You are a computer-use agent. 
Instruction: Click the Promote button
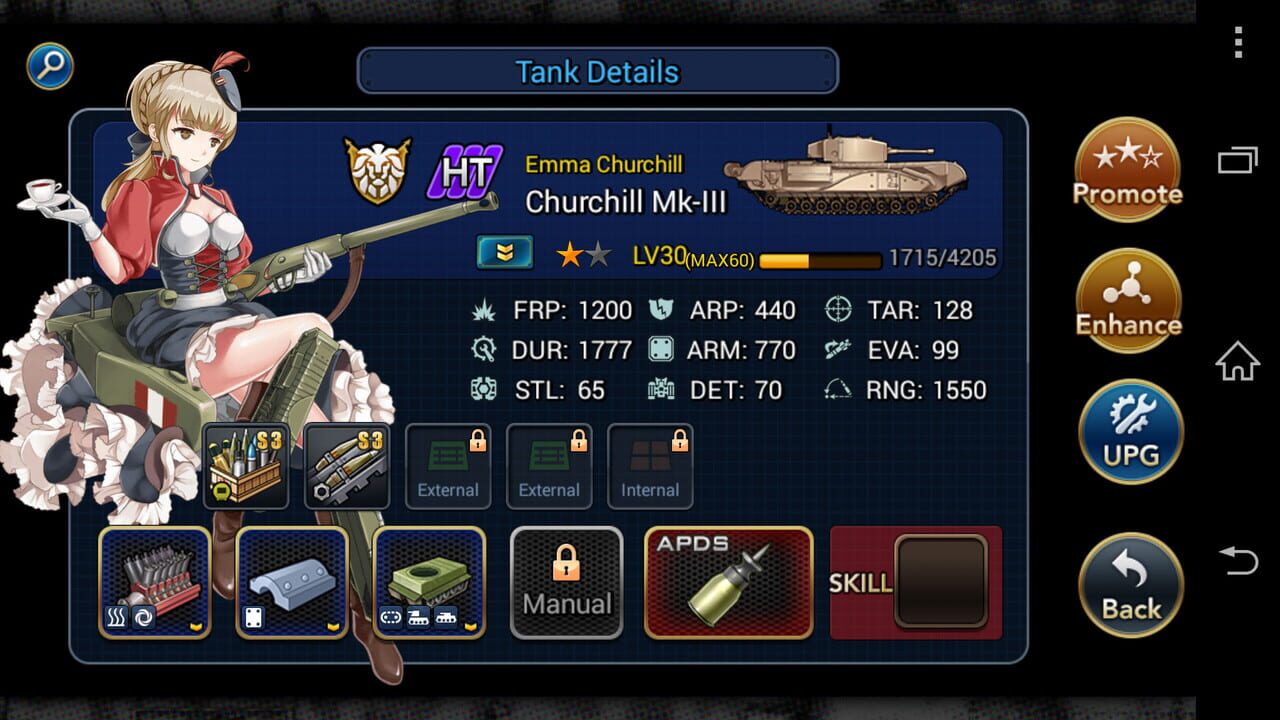pos(1128,168)
